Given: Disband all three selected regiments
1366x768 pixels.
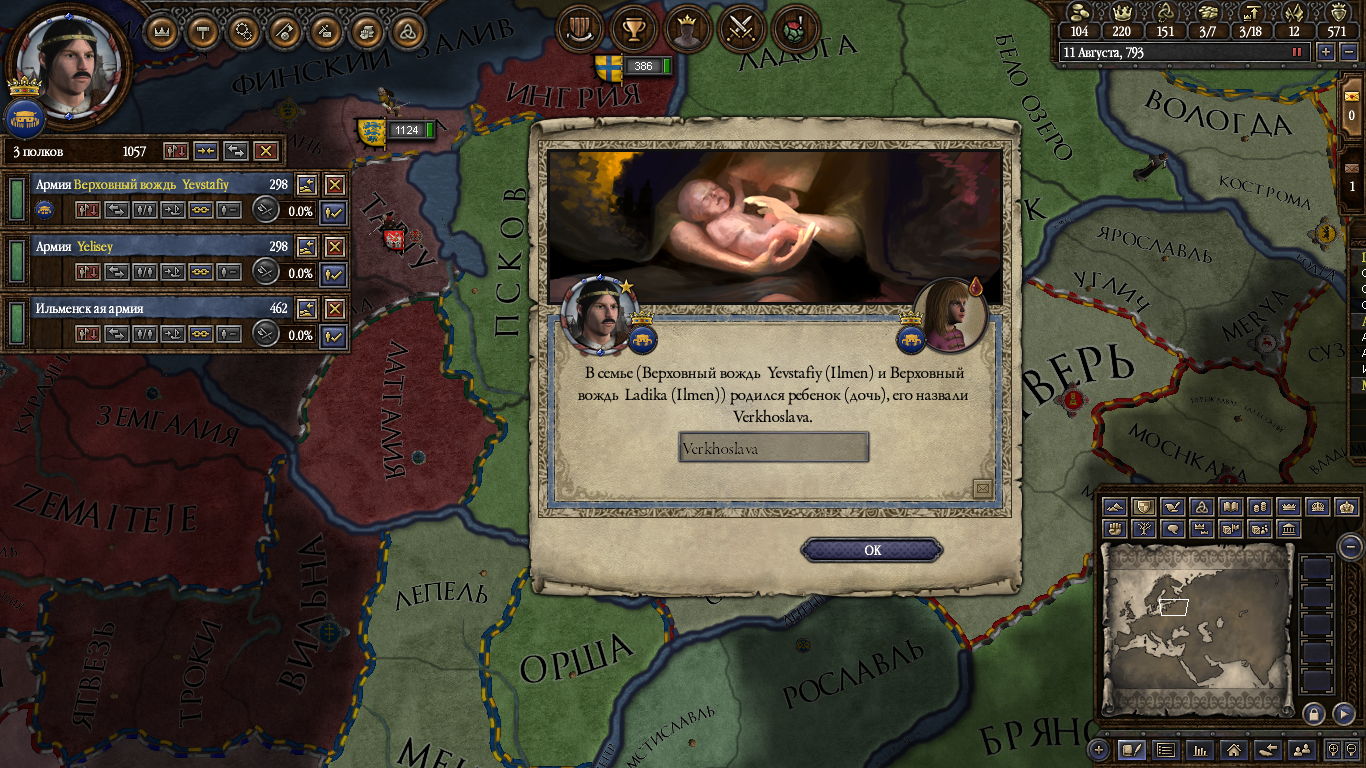Looking at the screenshot, I should [x=265, y=151].
